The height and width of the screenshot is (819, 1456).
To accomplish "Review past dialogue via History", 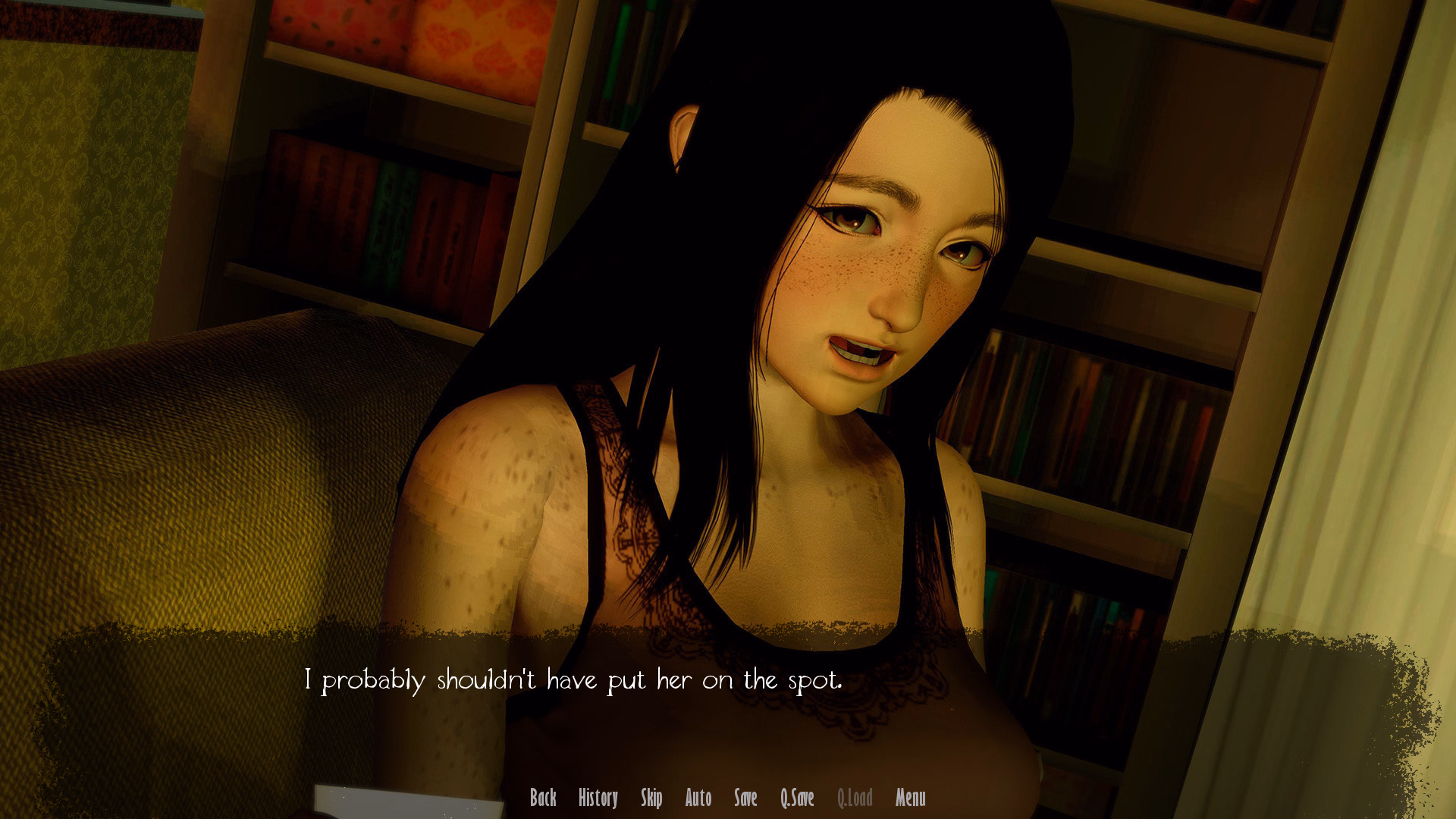I will tap(598, 799).
